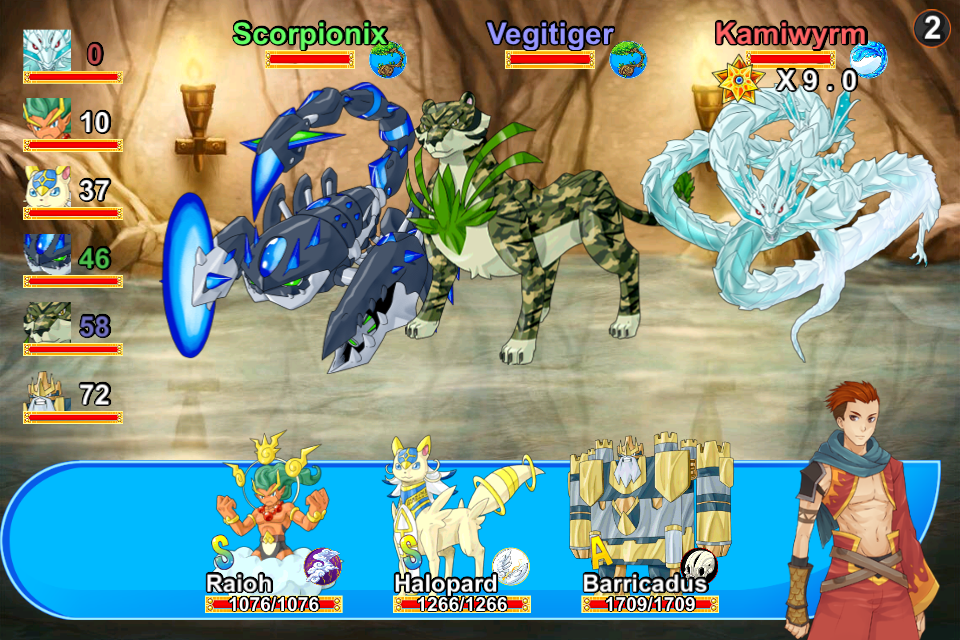The height and width of the screenshot is (640, 960).
Task: Target the Kamiwyrm enemy name label
Action: click(x=790, y=33)
